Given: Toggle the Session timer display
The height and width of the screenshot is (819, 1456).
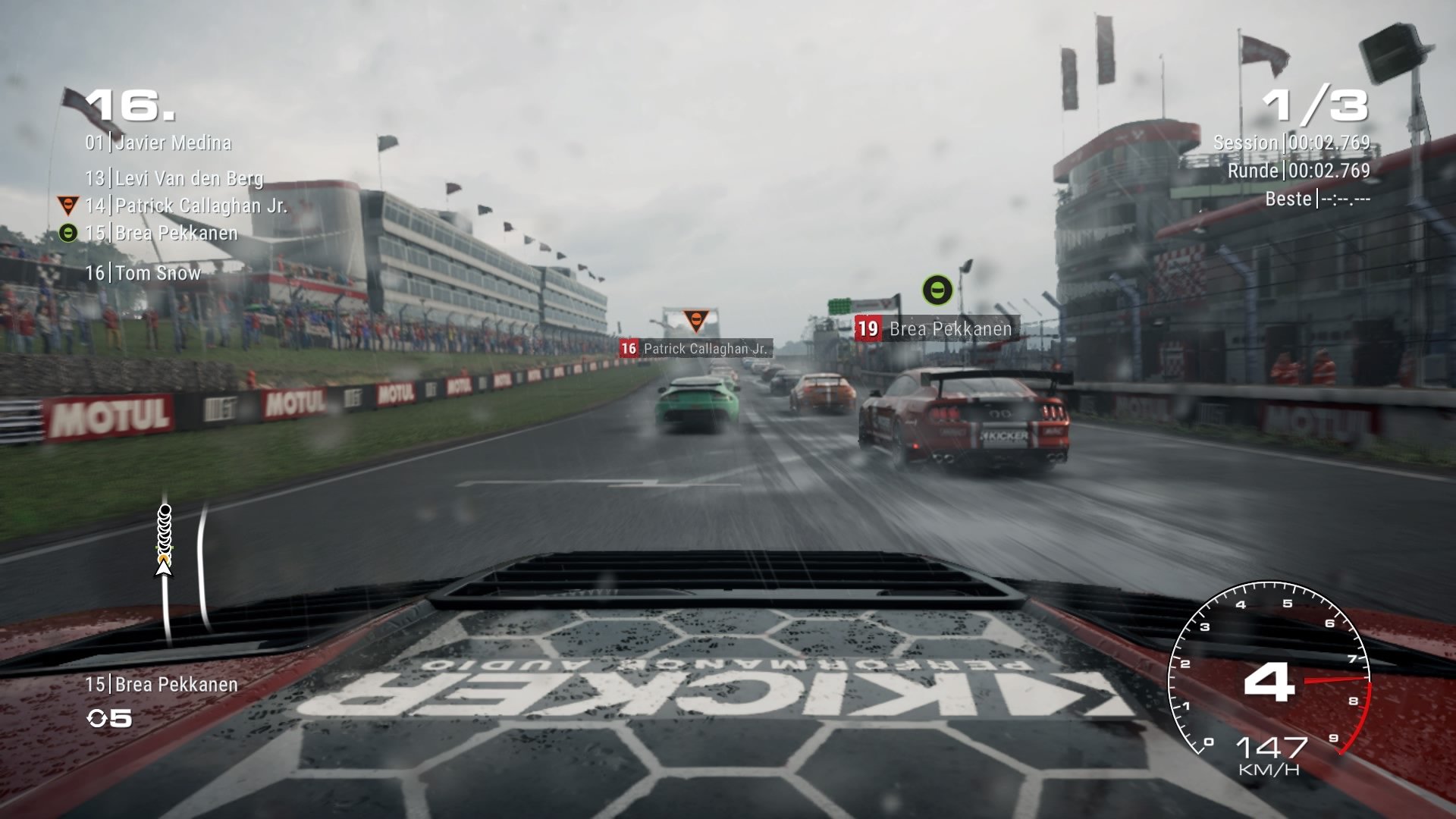Looking at the screenshot, I should [x=1291, y=140].
